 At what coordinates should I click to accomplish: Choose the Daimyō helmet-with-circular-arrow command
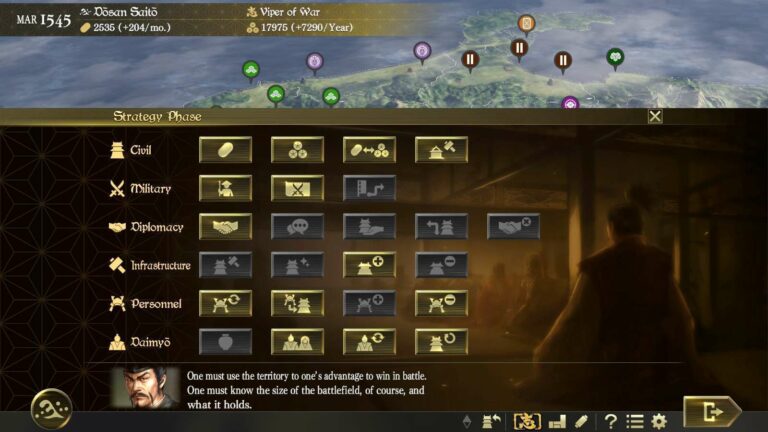[441, 342]
